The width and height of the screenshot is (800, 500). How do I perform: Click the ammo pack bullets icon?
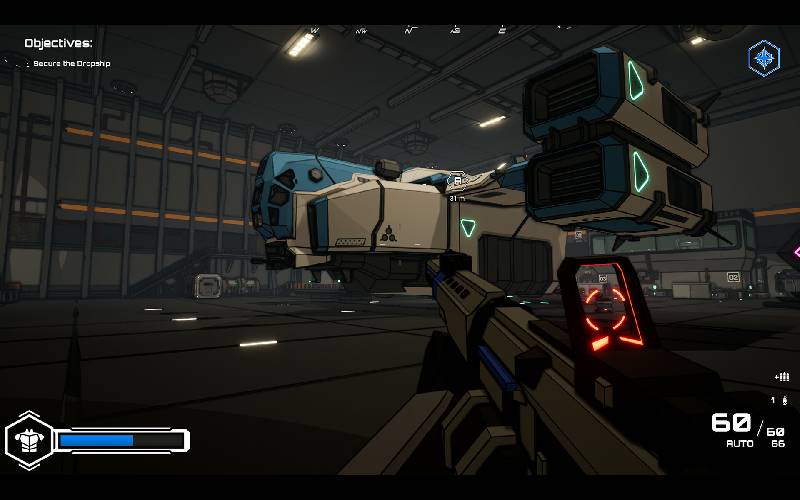point(782,377)
